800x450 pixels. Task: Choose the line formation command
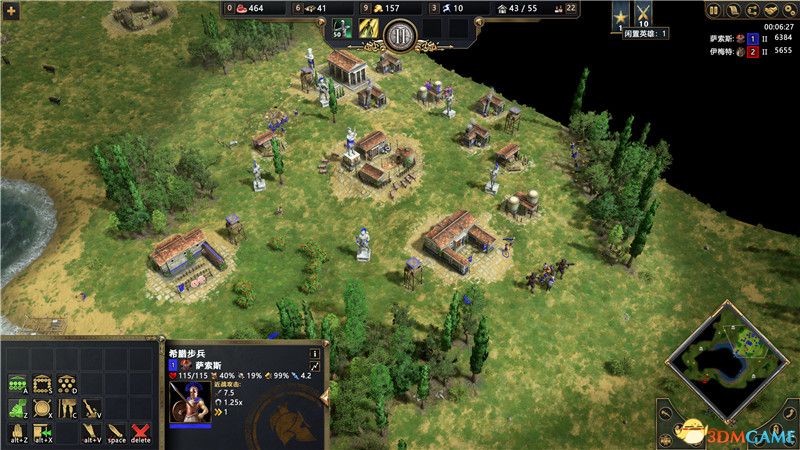(x=17, y=383)
